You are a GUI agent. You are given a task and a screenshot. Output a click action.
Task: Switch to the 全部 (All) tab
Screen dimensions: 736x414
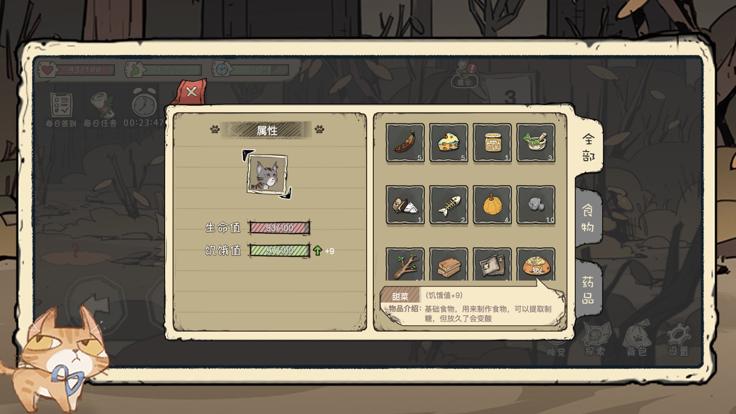pos(589,149)
